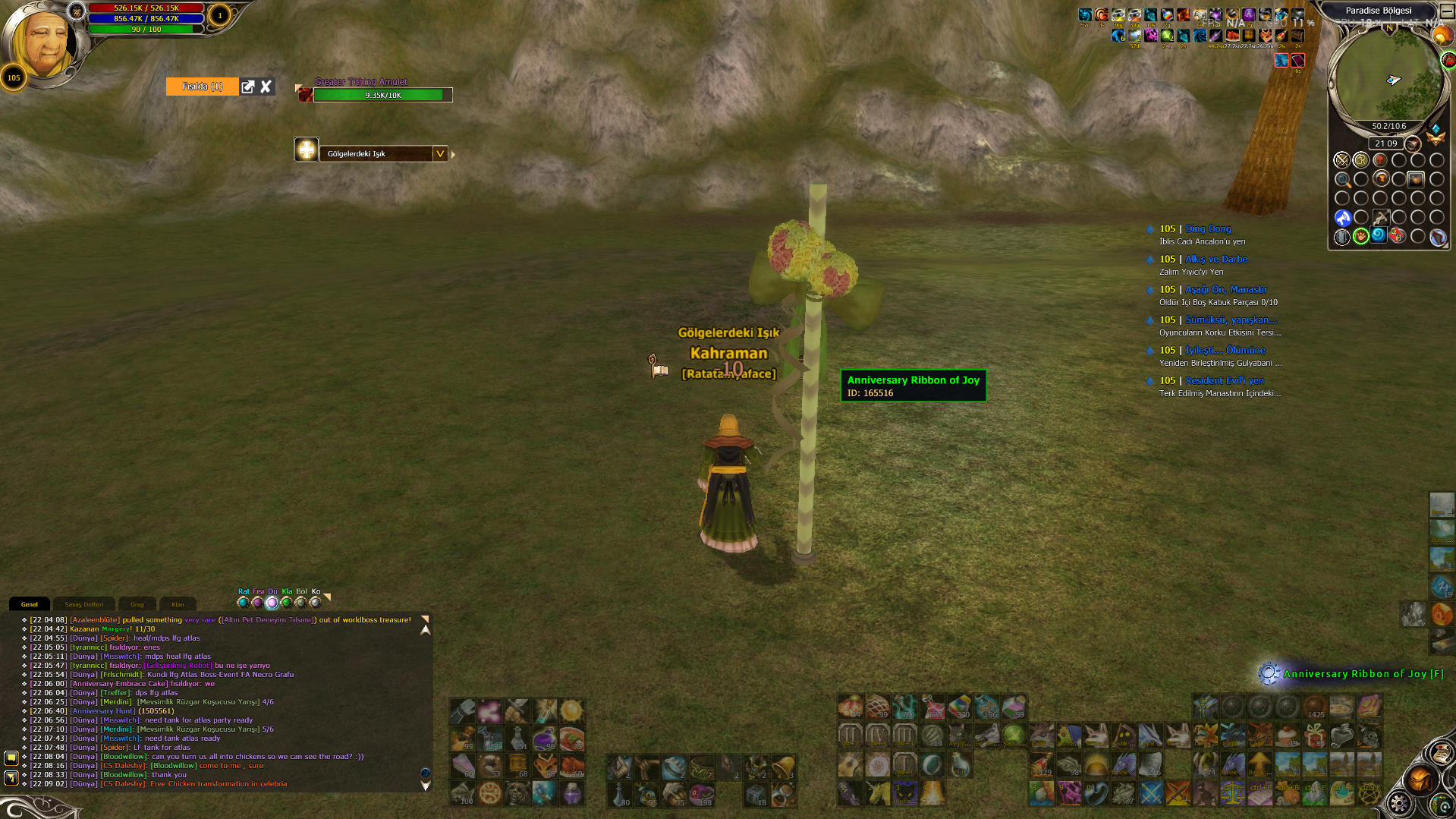The height and width of the screenshot is (819, 1456).
Task: Click the blue megaphone icon
Action: point(1342,219)
